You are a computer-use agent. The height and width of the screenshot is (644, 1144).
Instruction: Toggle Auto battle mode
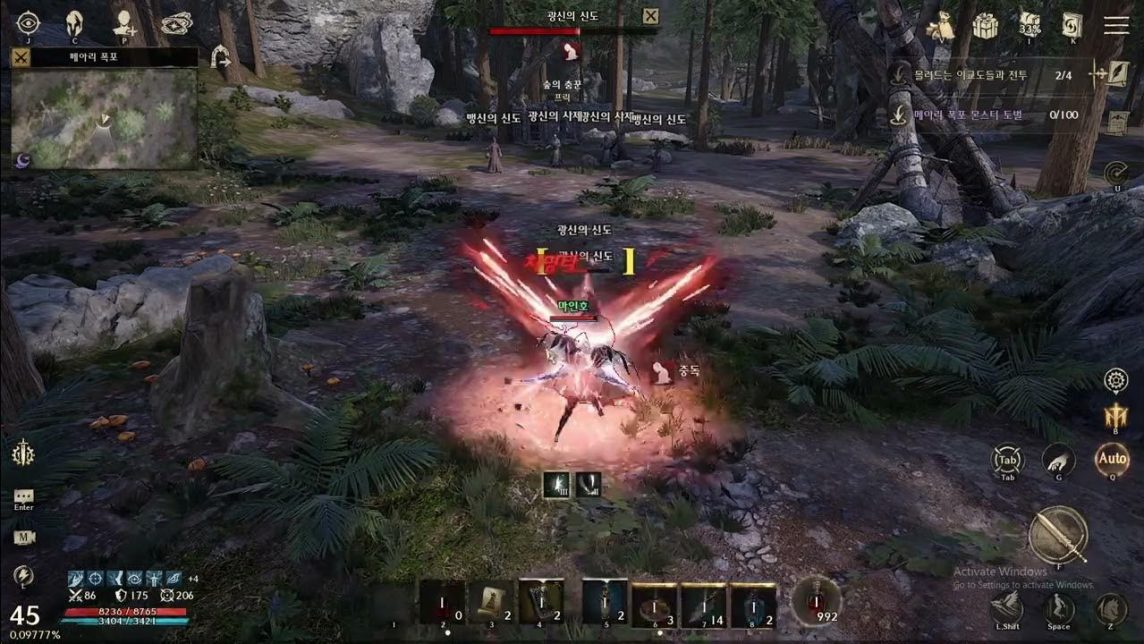pyautogui.click(x=1111, y=460)
